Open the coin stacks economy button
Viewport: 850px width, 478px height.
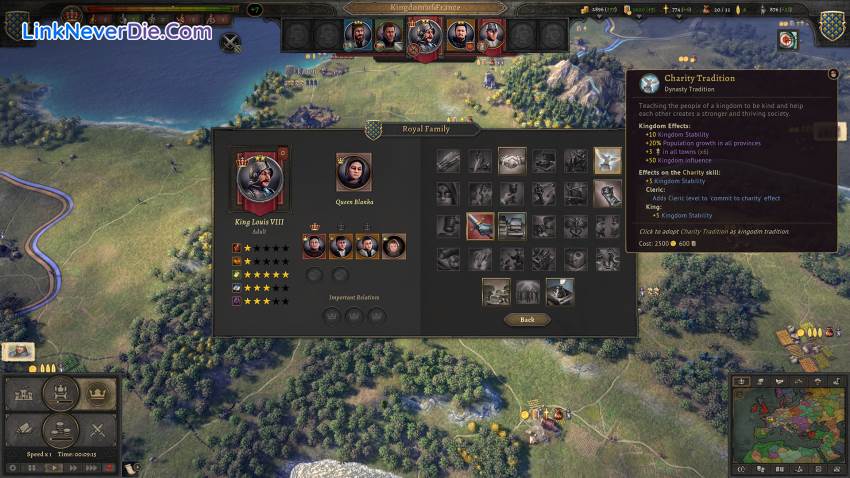tap(60, 431)
